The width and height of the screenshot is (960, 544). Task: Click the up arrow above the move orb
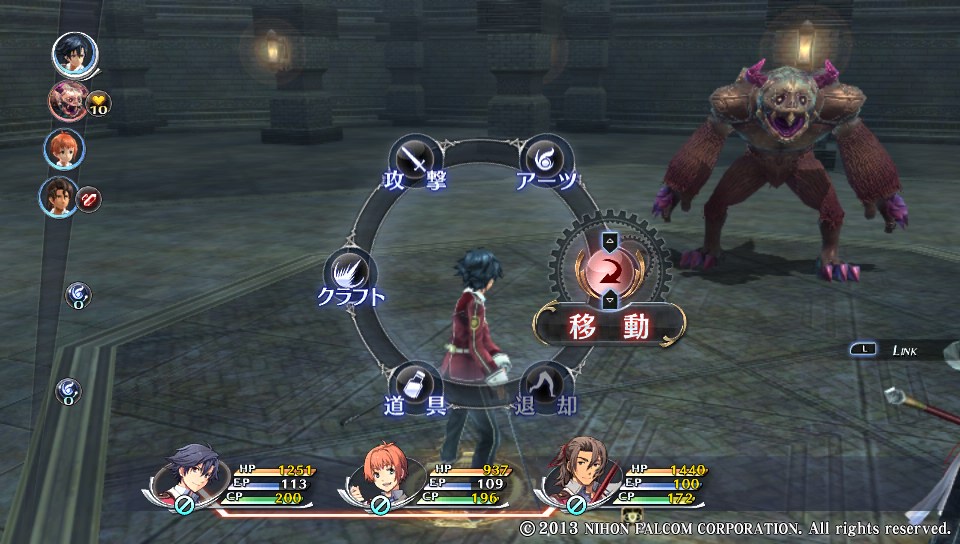[x=609, y=241]
